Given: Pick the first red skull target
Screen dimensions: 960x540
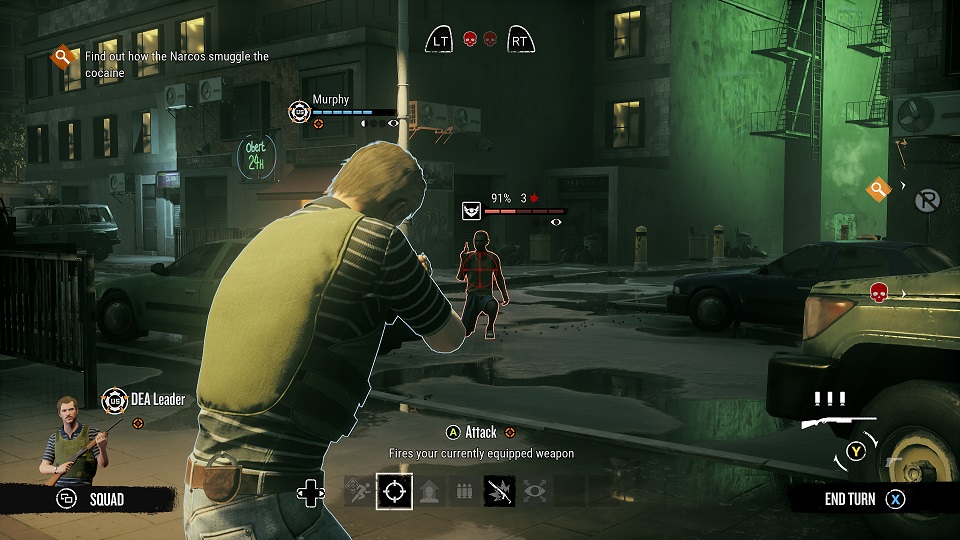Looking at the screenshot, I should [470, 40].
